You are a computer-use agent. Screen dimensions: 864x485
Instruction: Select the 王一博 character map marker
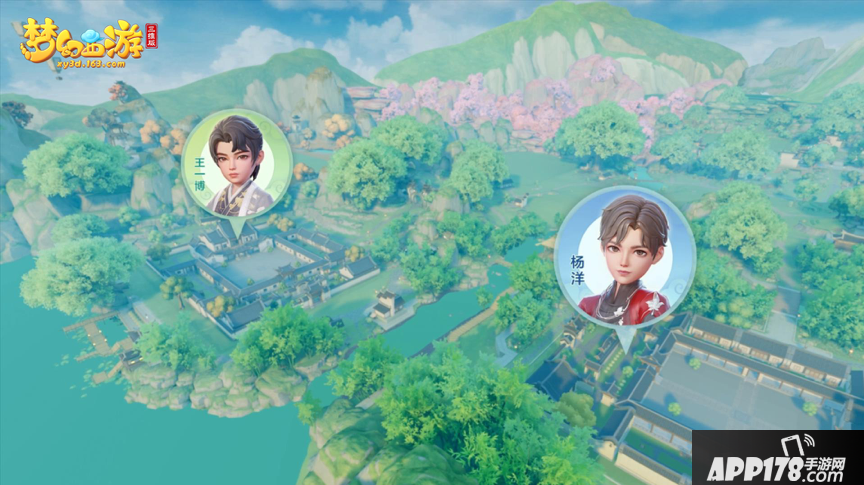point(237,165)
